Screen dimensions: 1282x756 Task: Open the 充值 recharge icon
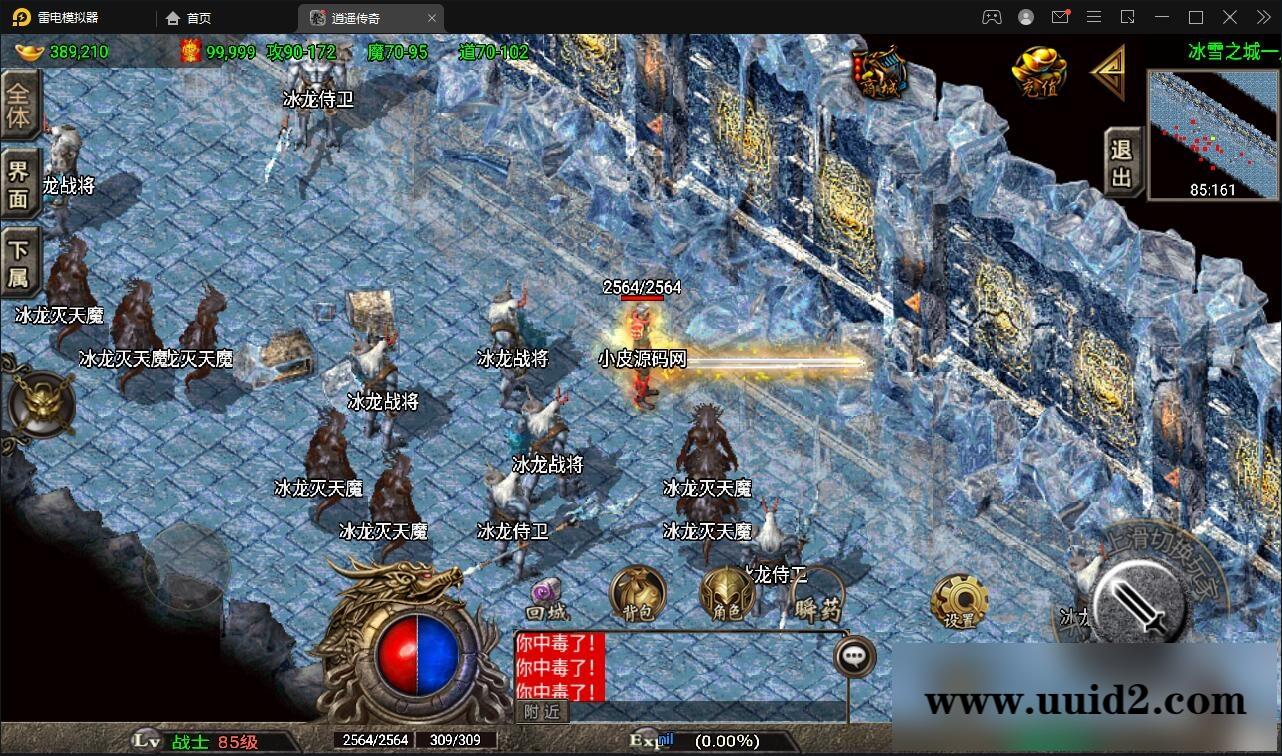(x=1038, y=70)
